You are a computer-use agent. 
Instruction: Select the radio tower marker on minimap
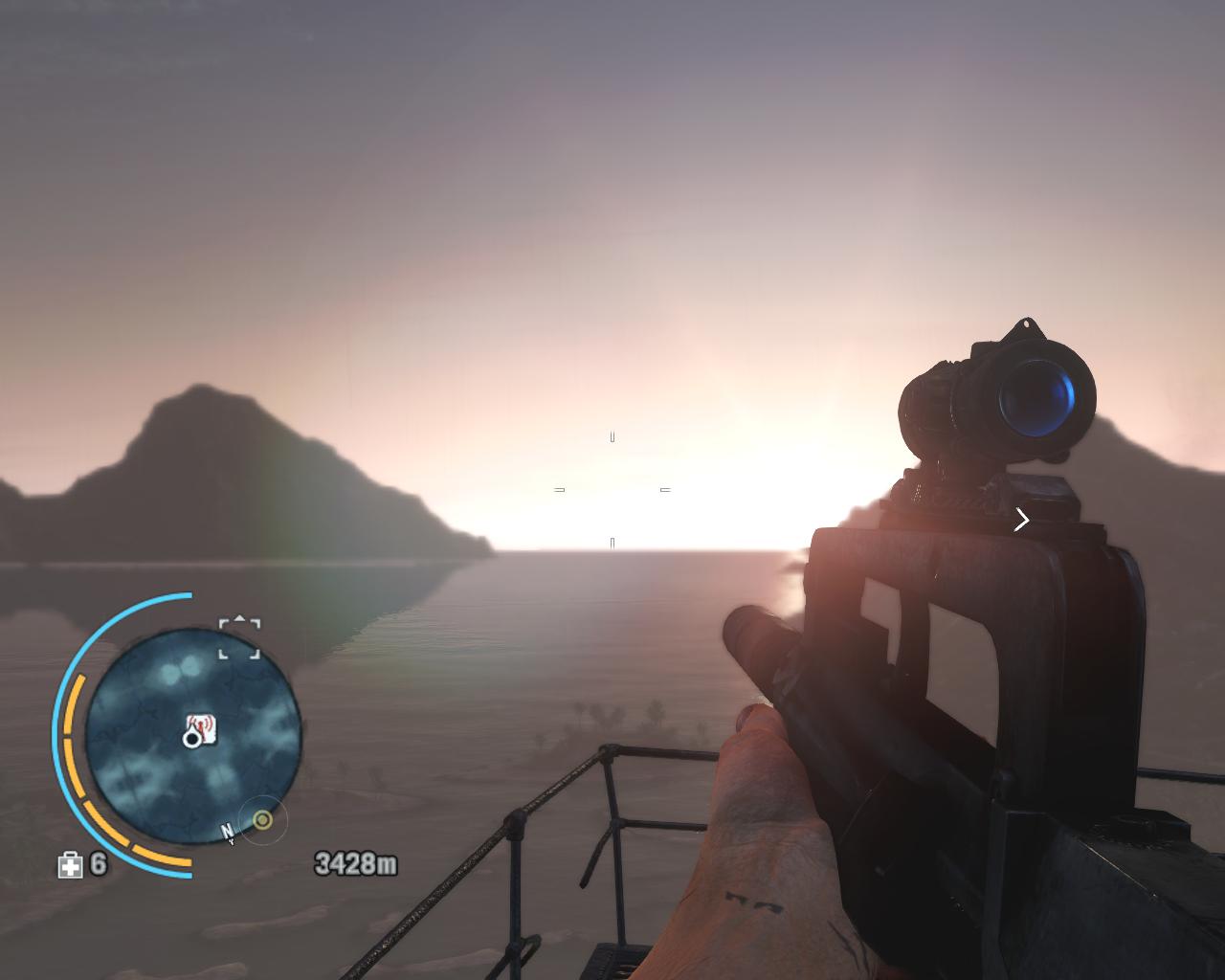(201, 727)
